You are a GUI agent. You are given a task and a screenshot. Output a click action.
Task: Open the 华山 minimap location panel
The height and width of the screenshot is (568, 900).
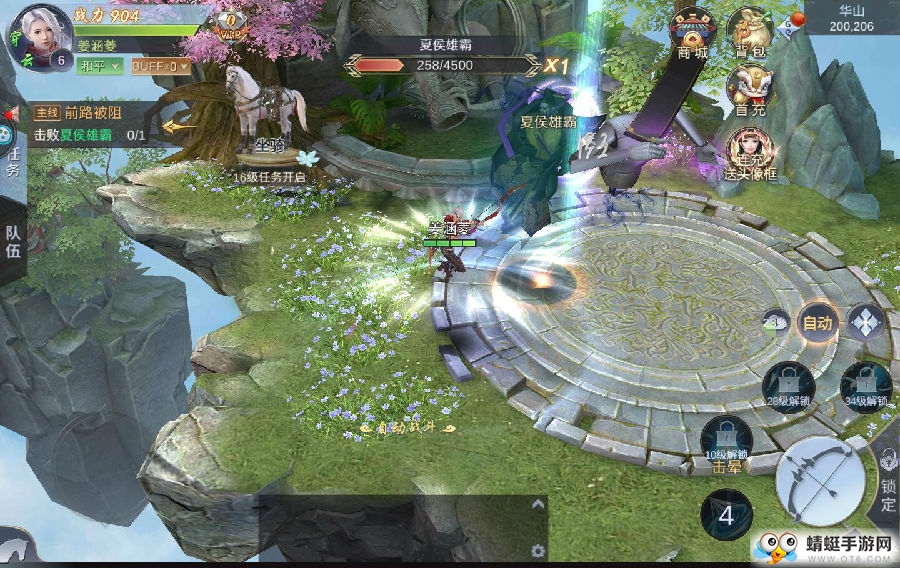(x=851, y=17)
